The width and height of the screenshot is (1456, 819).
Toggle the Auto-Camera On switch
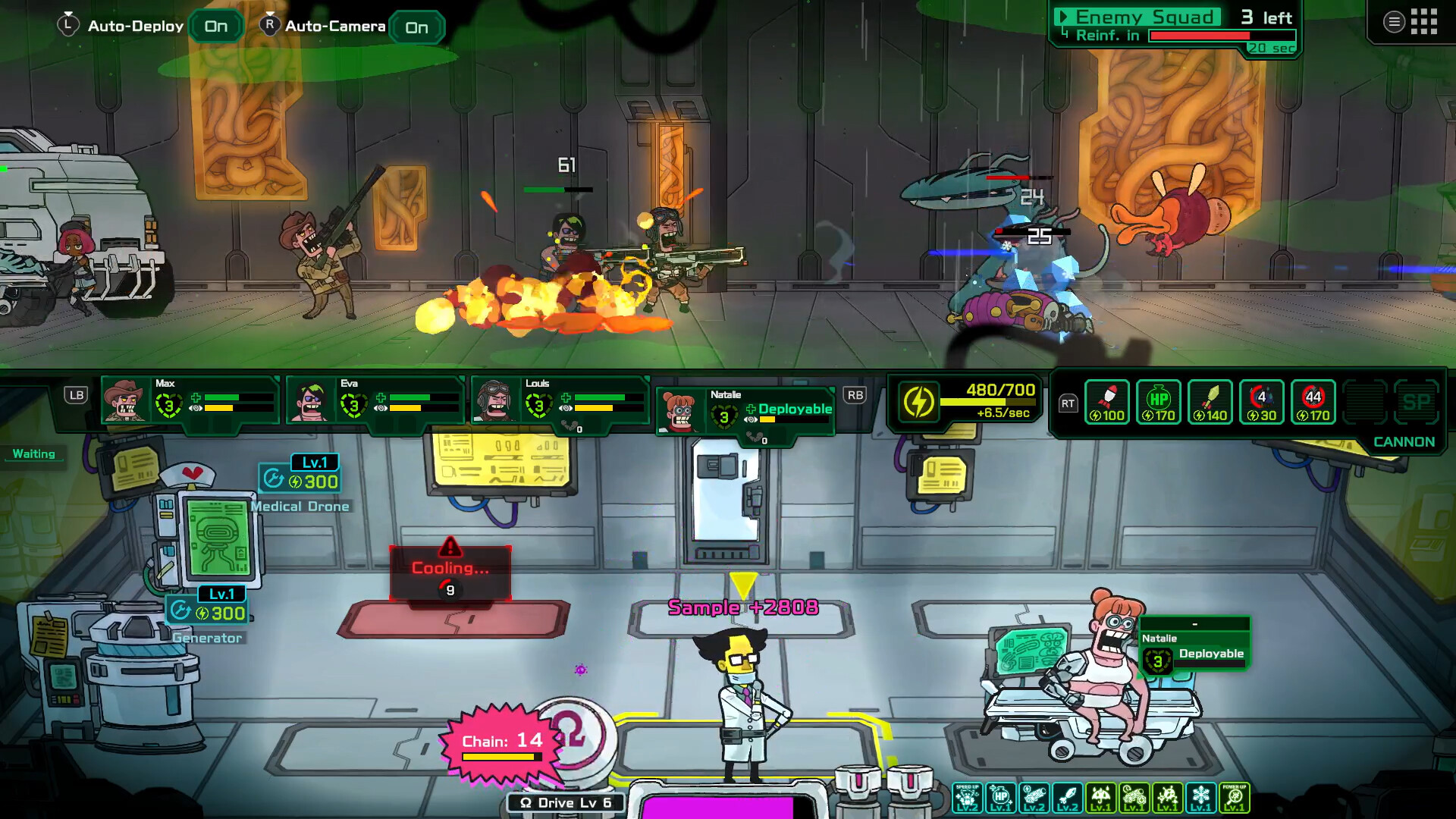coord(416,27)
